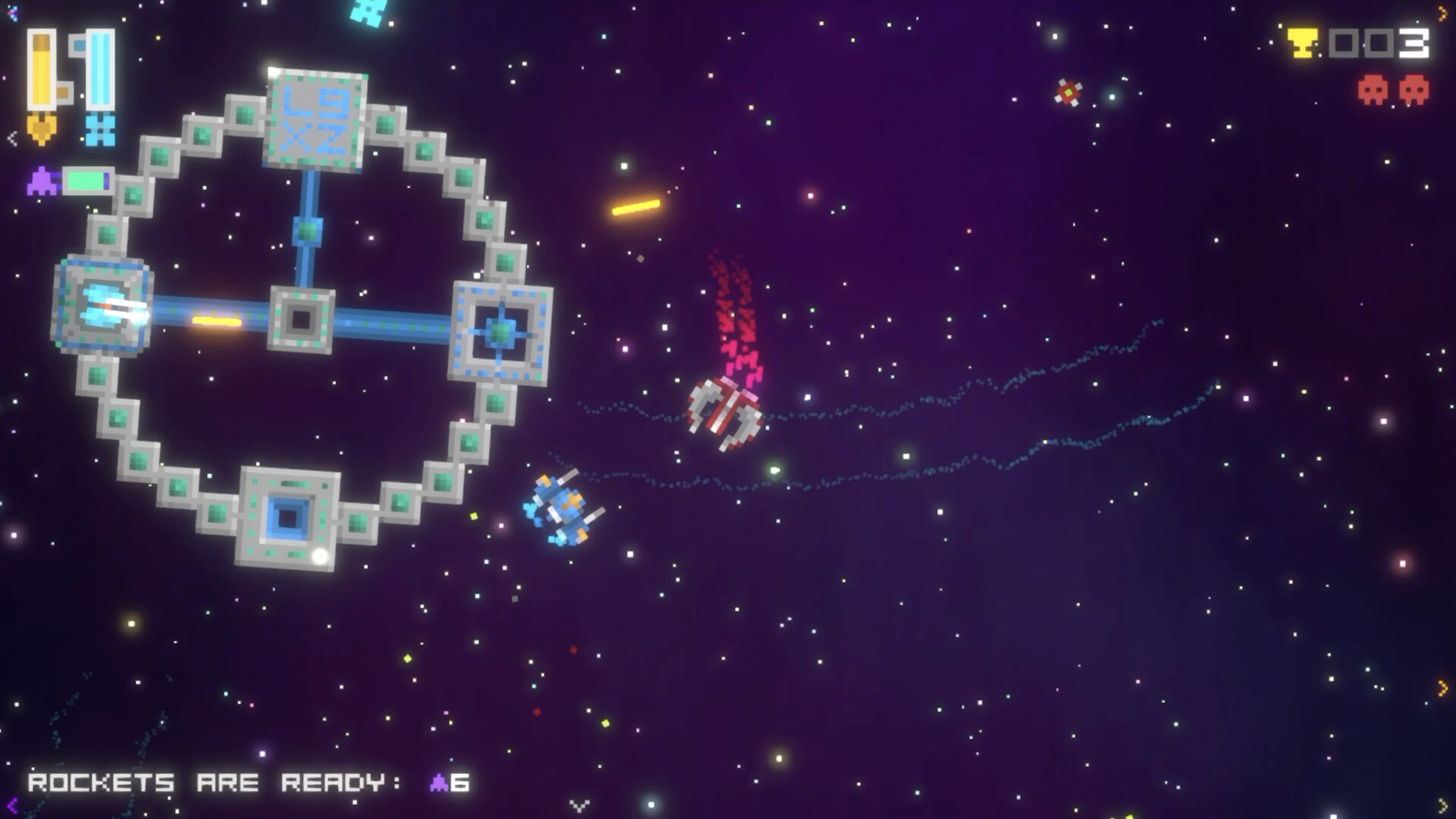Expand the left-edge chevron indicator
Viewport: 1456px width, 819px height.
[x=11, y=140]
